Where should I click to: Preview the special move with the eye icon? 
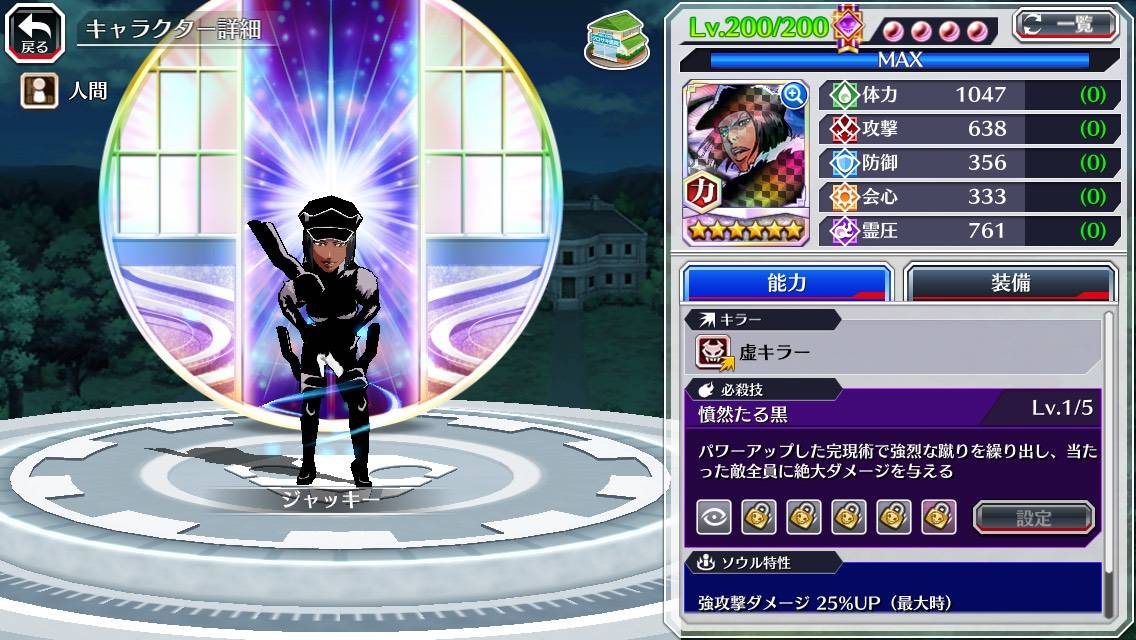click(x=714, y=517)
